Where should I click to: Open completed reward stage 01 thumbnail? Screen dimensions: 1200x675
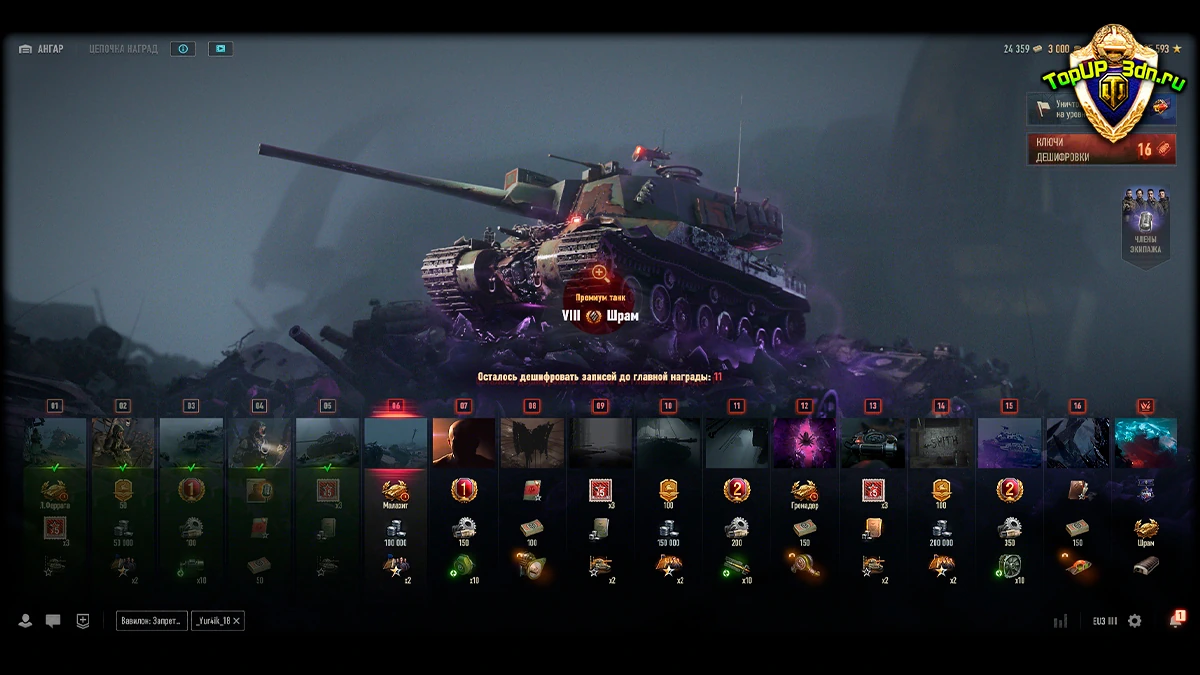pyautogui.click(x=55, y=442)
